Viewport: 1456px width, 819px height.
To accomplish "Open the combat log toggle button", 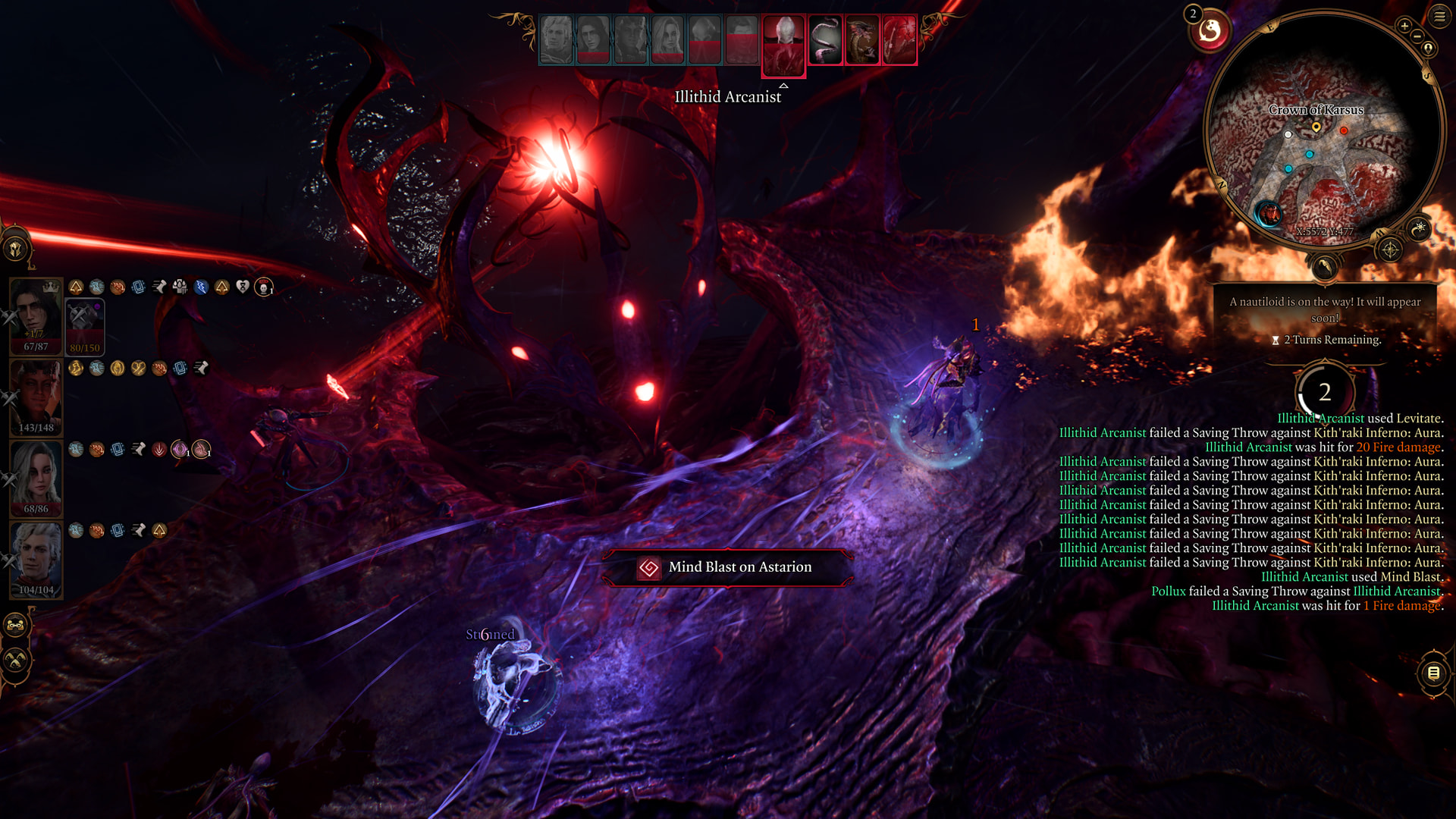I will [x=1433, y=673].
